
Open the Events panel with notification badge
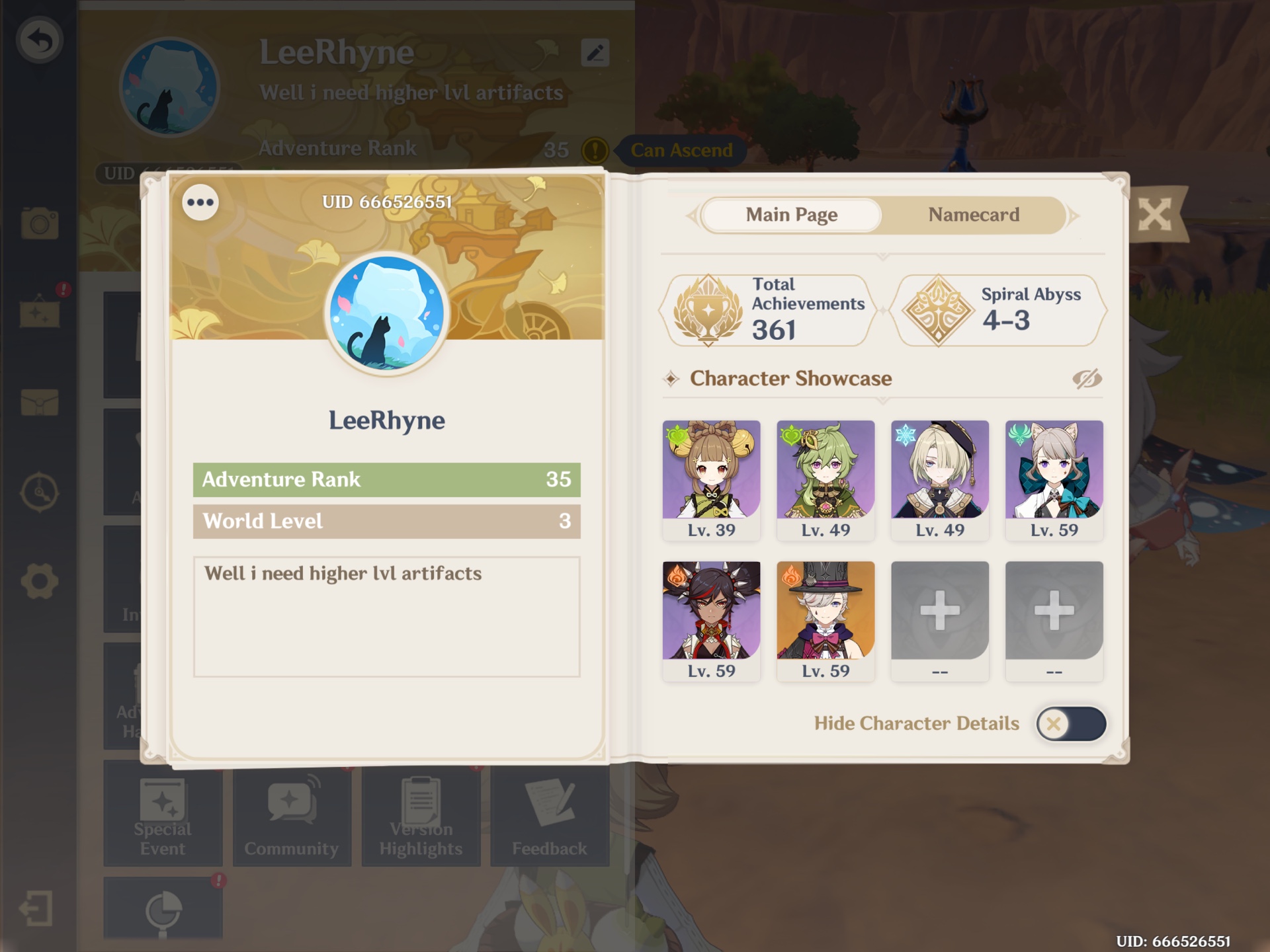[x=41, y=314]
